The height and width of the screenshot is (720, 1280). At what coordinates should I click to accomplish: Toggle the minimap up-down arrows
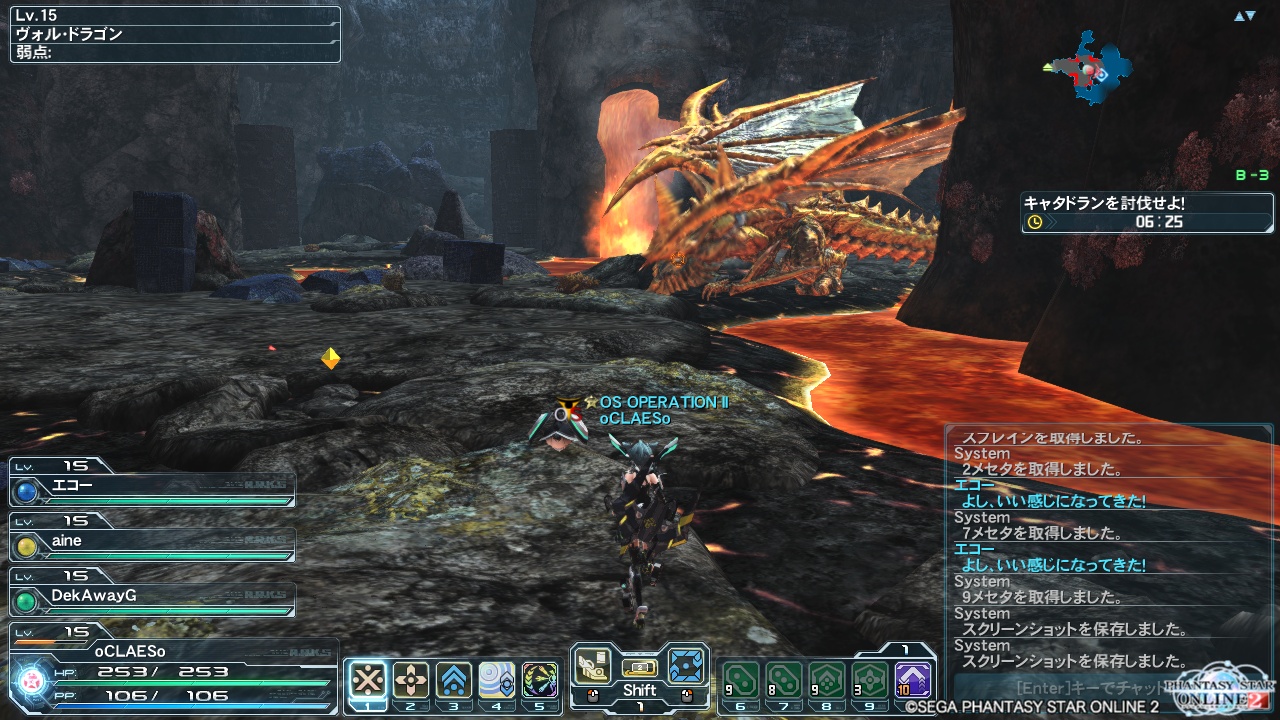[x=1244, y=16]
